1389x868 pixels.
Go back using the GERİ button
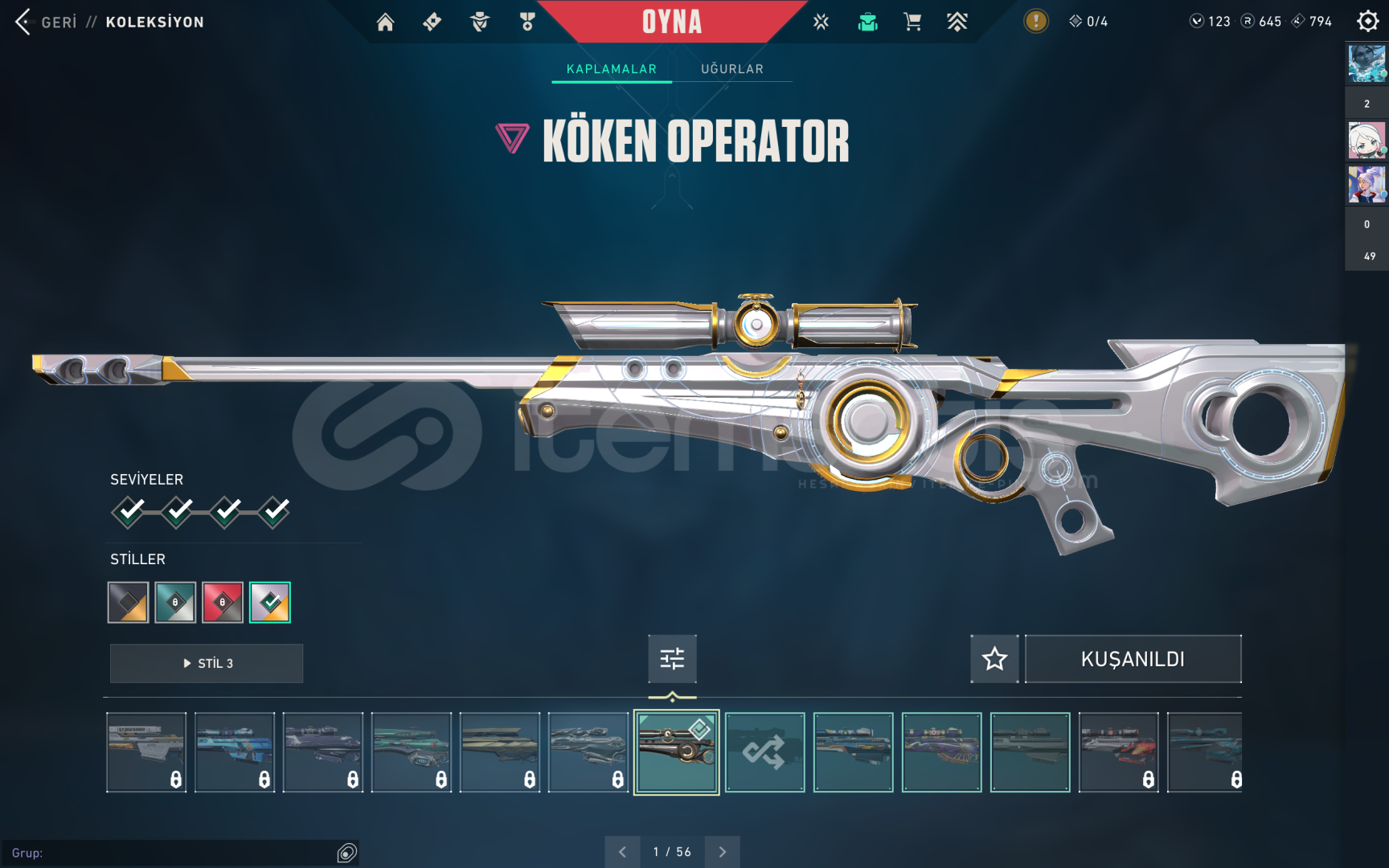(47, 22)
